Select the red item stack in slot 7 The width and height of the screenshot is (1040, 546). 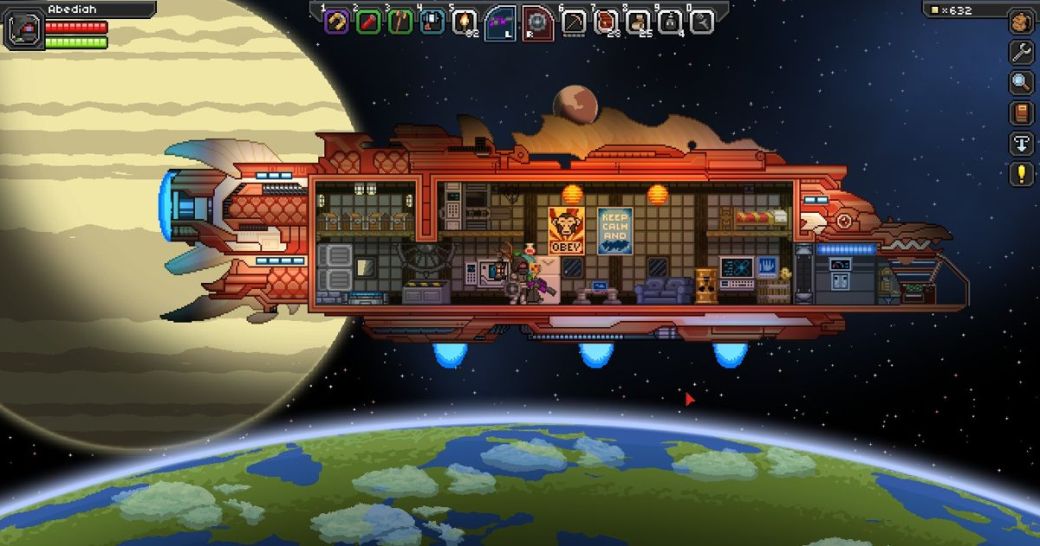tap(606, 21)
